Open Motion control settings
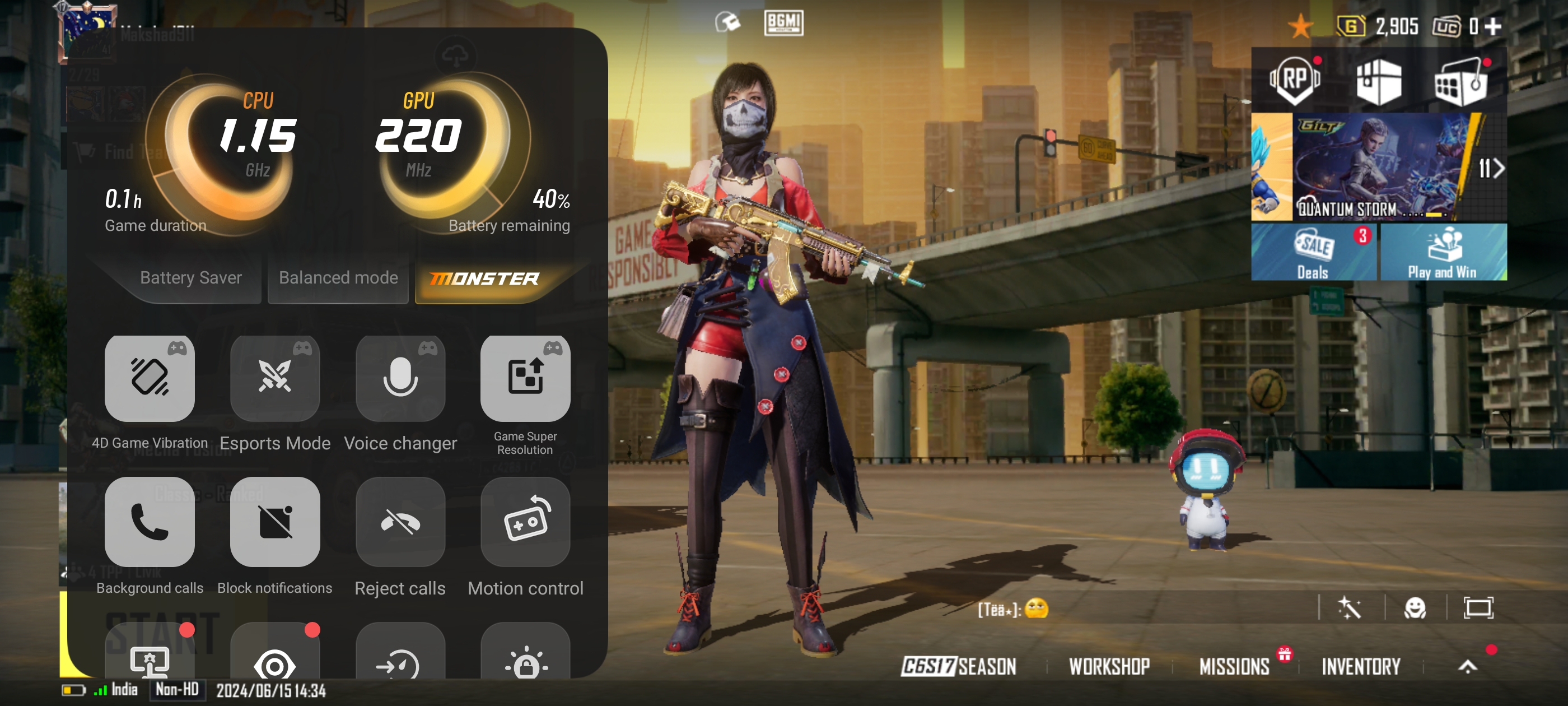The height and width of the screenshot is (706, 1568). click(x=525, y=522)
